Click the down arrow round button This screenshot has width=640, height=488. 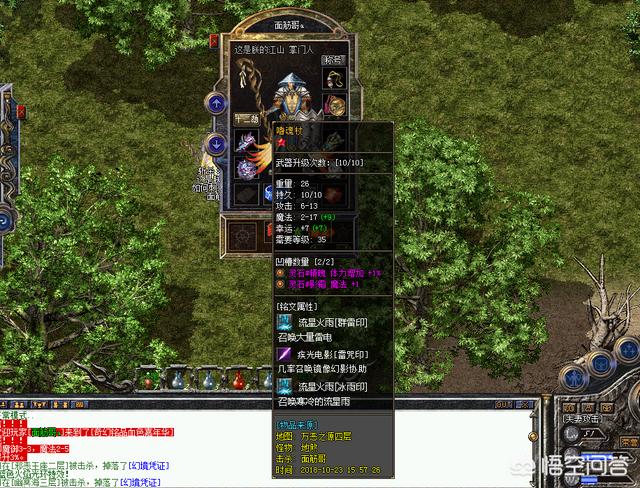[215, 143]
